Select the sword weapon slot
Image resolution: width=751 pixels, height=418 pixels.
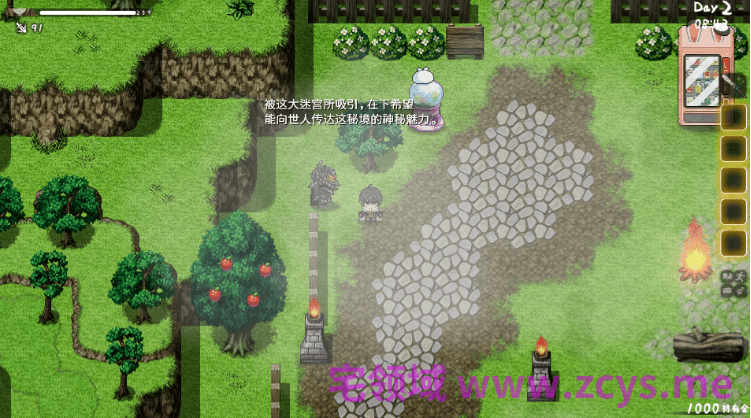point(22,27)
